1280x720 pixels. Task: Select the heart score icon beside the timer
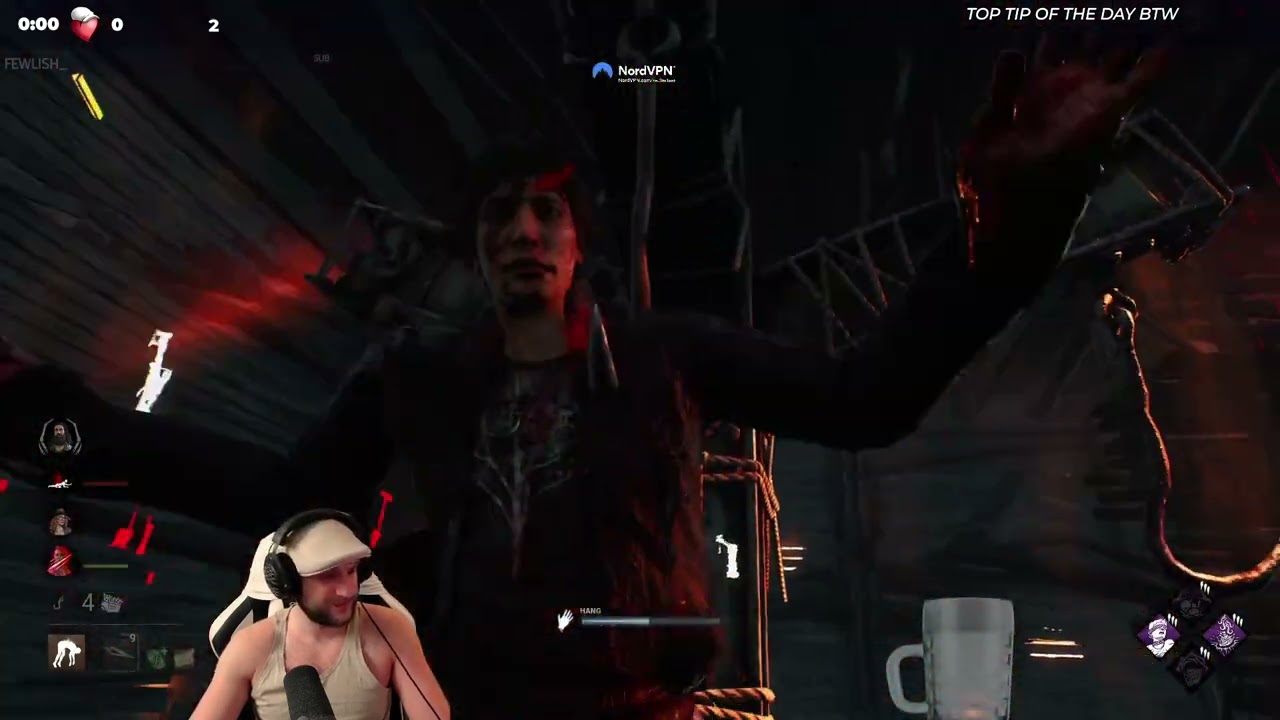[85, 24]
